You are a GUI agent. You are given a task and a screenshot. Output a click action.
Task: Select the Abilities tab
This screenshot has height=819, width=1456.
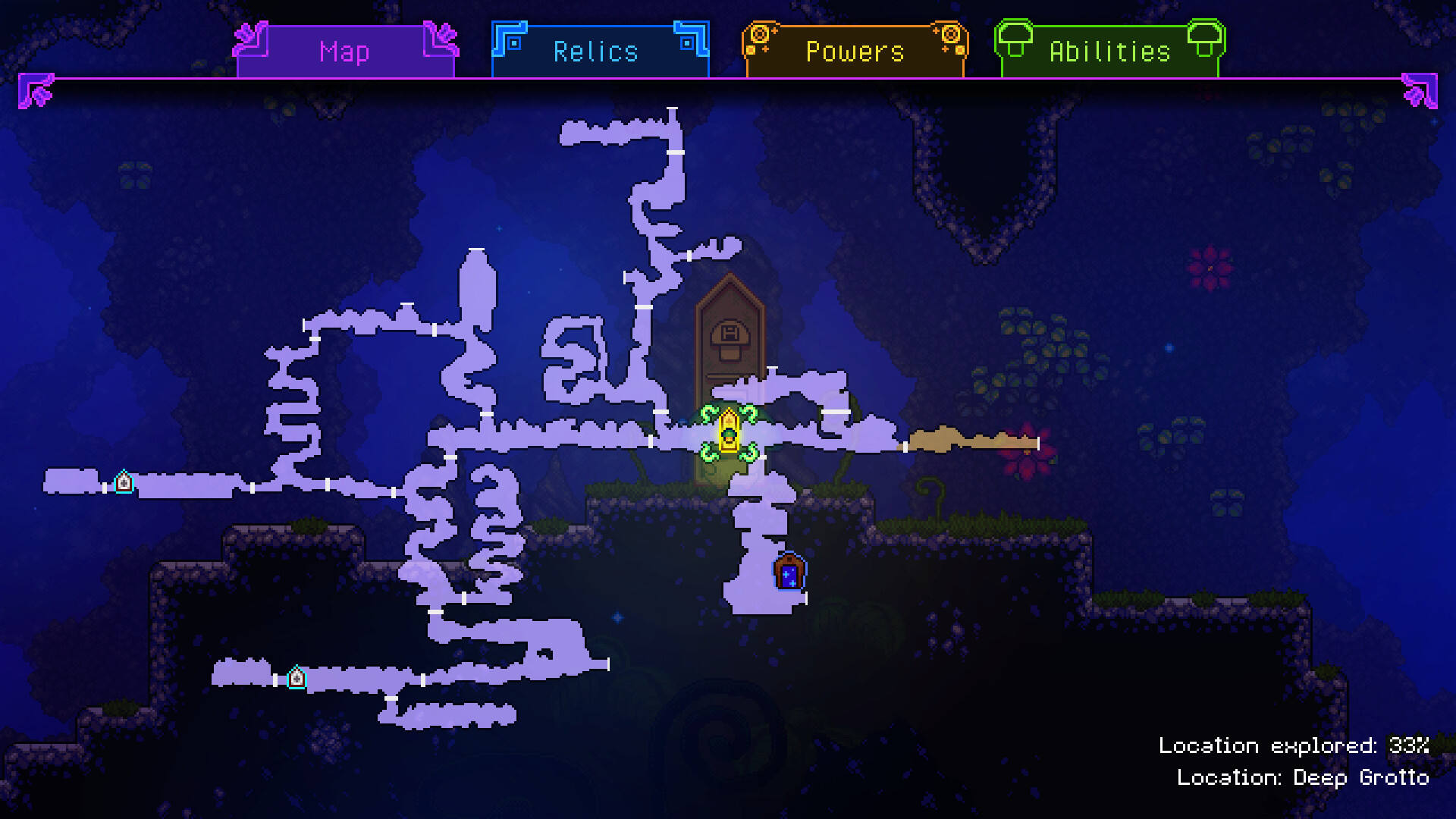(x=1109, y=52)
